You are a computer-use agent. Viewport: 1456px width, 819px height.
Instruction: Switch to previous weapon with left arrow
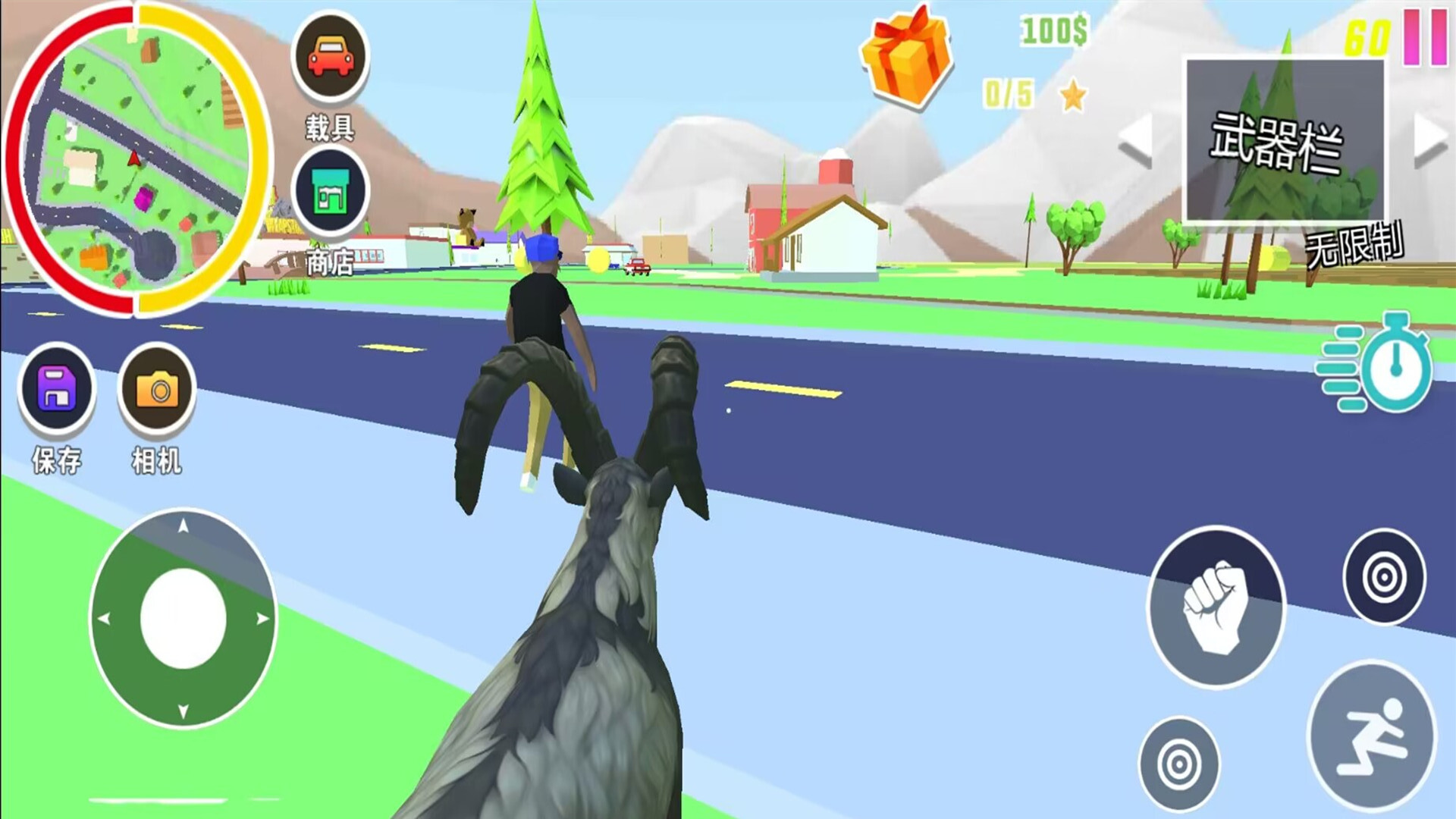point(1135,140)
